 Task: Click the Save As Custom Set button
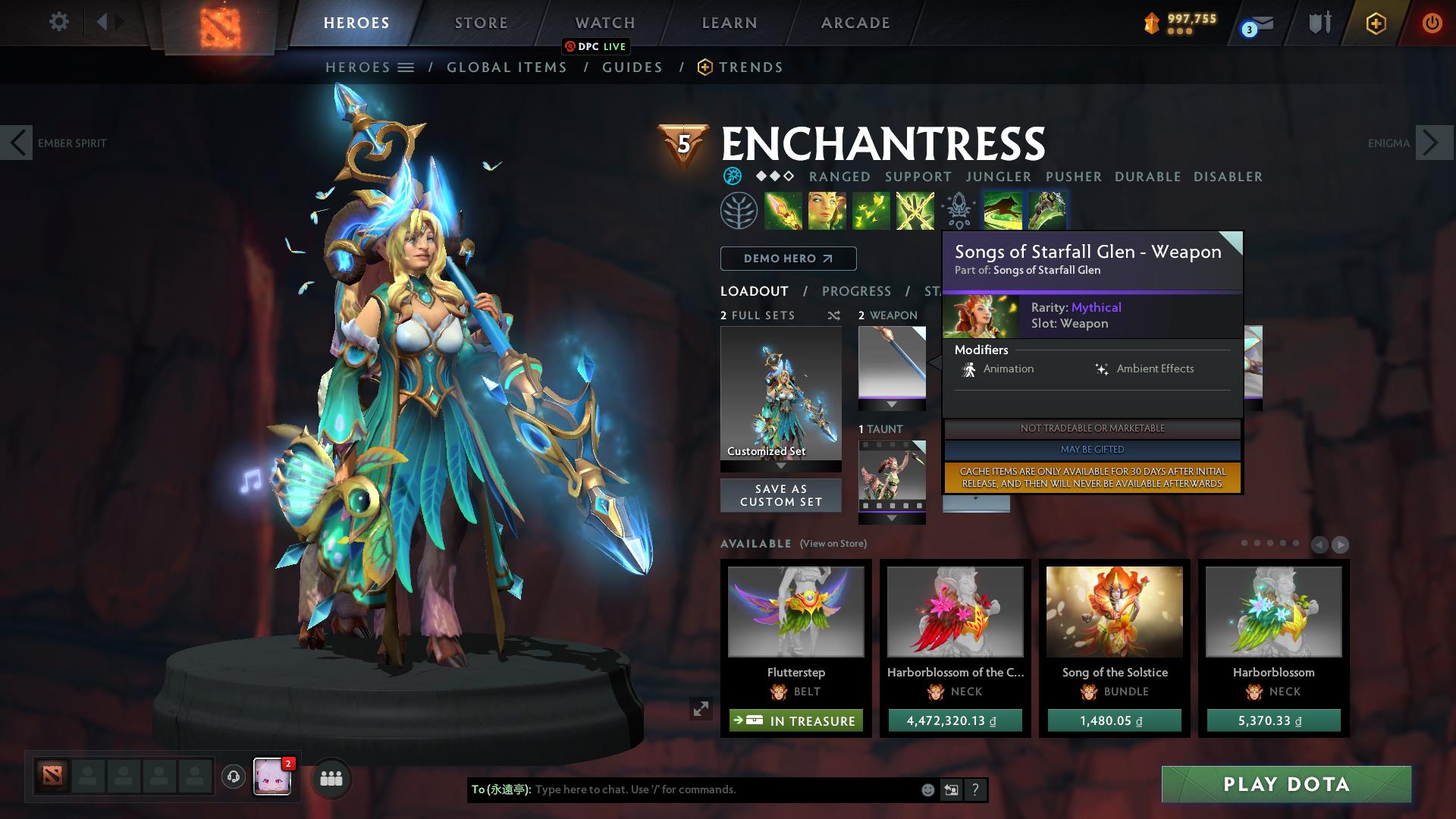tap(780, 495)
